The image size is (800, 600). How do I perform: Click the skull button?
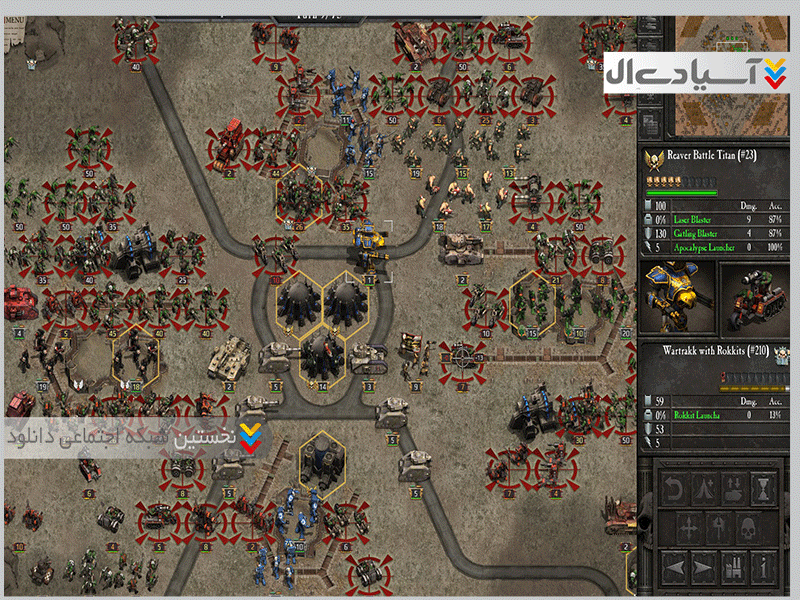748,527
